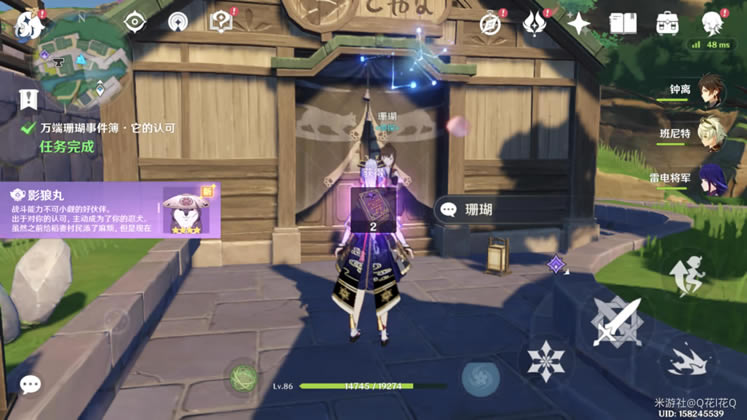Open the events compass icon
Screen dimensions: 747x420
coord(490,23)
